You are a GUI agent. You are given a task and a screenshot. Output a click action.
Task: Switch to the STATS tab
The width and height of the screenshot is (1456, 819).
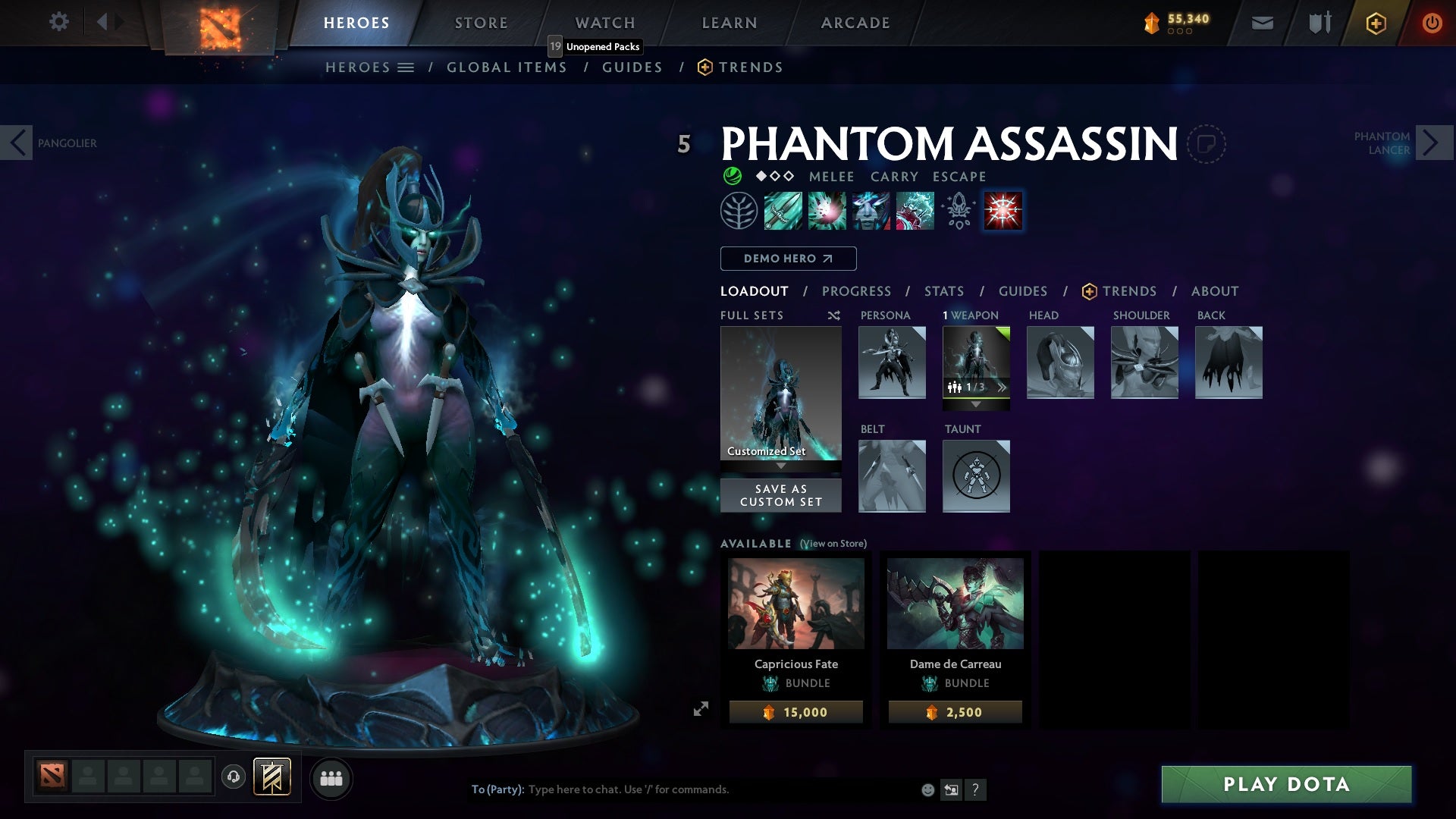[943, 291]
